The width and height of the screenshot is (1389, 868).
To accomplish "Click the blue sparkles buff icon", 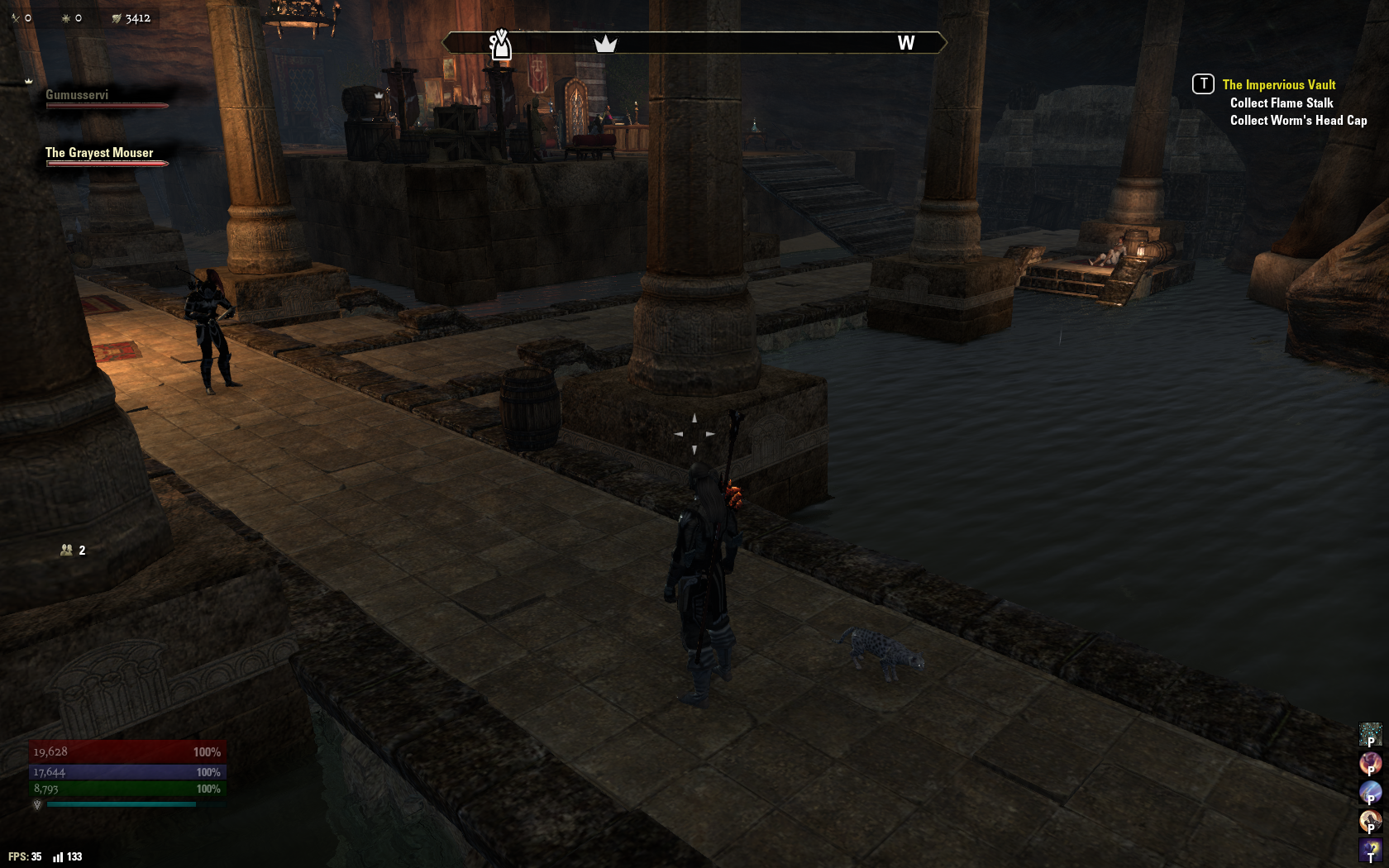I will click(x=1370, y=734).
